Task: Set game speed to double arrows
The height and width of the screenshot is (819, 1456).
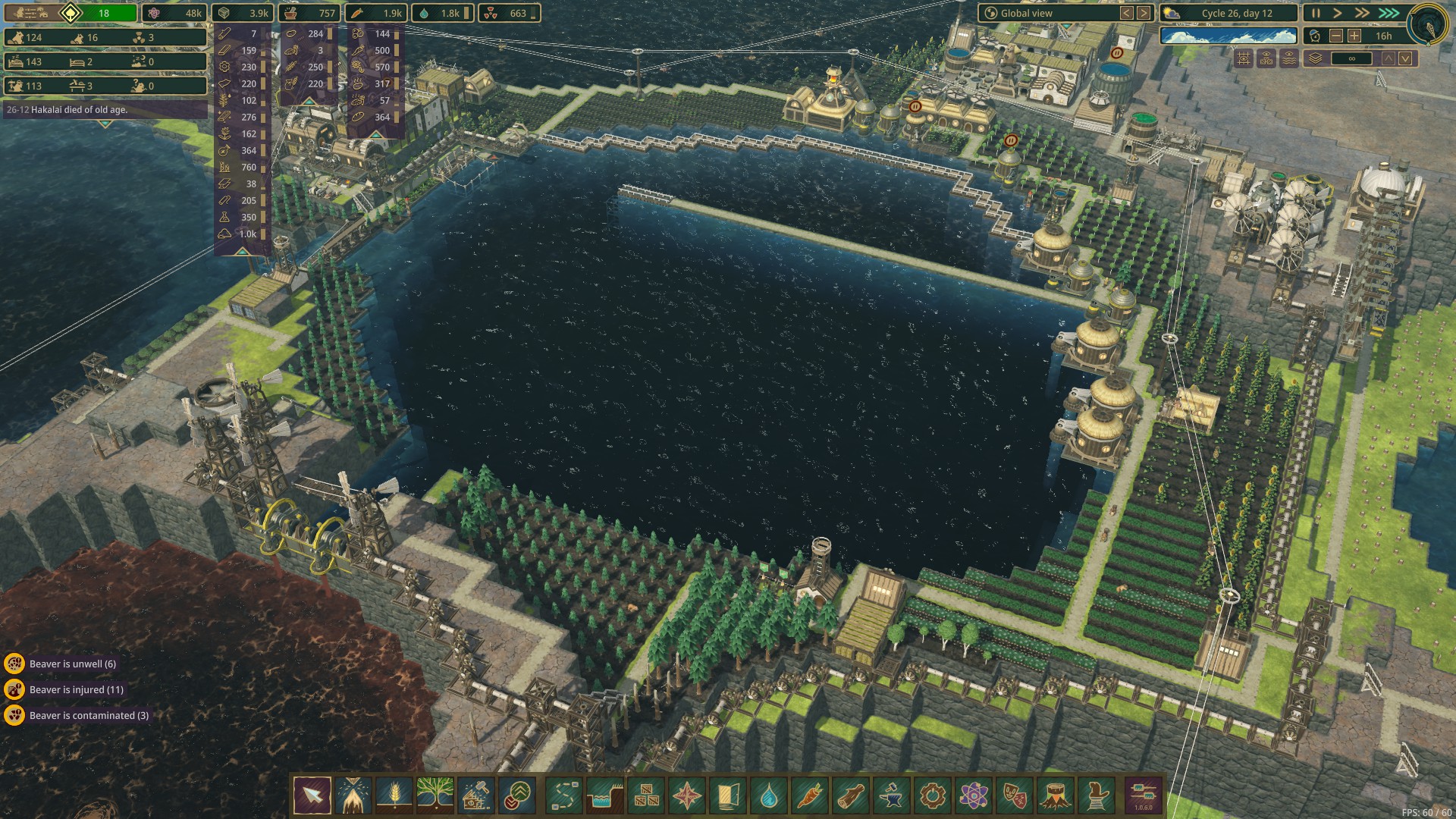Action: point(1363,13)
